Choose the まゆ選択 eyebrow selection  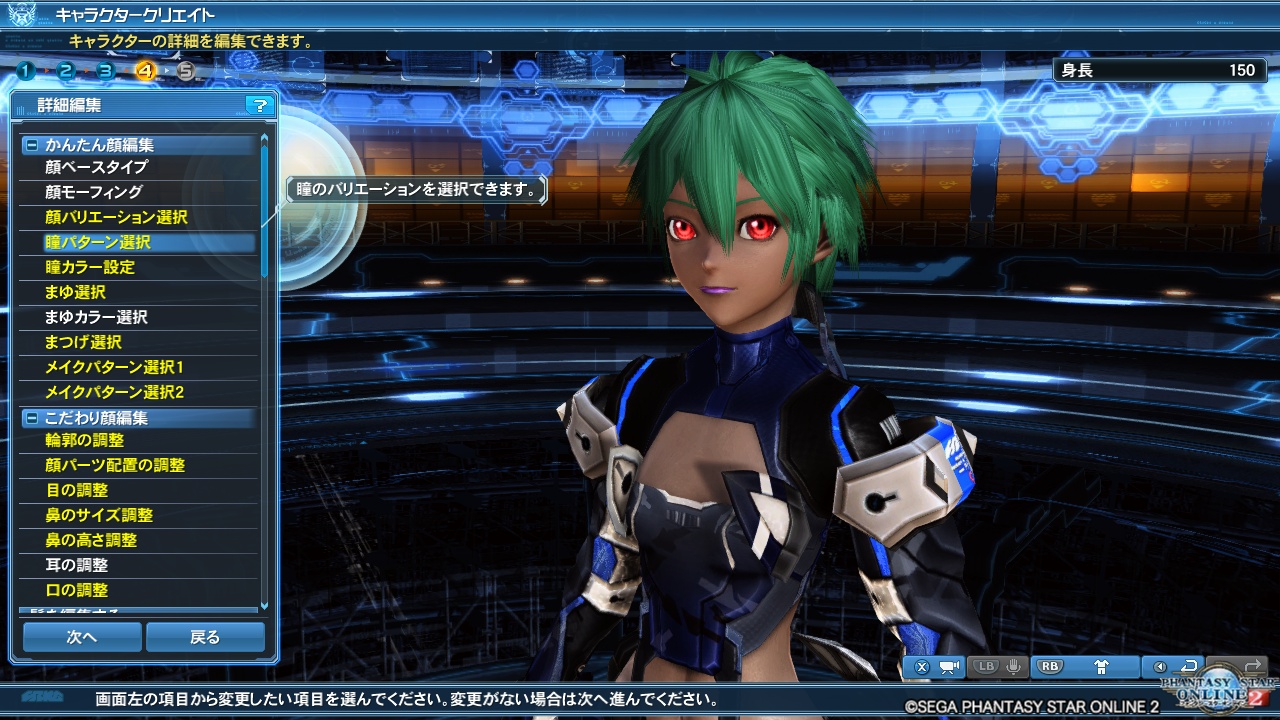(x=75, y=292)
